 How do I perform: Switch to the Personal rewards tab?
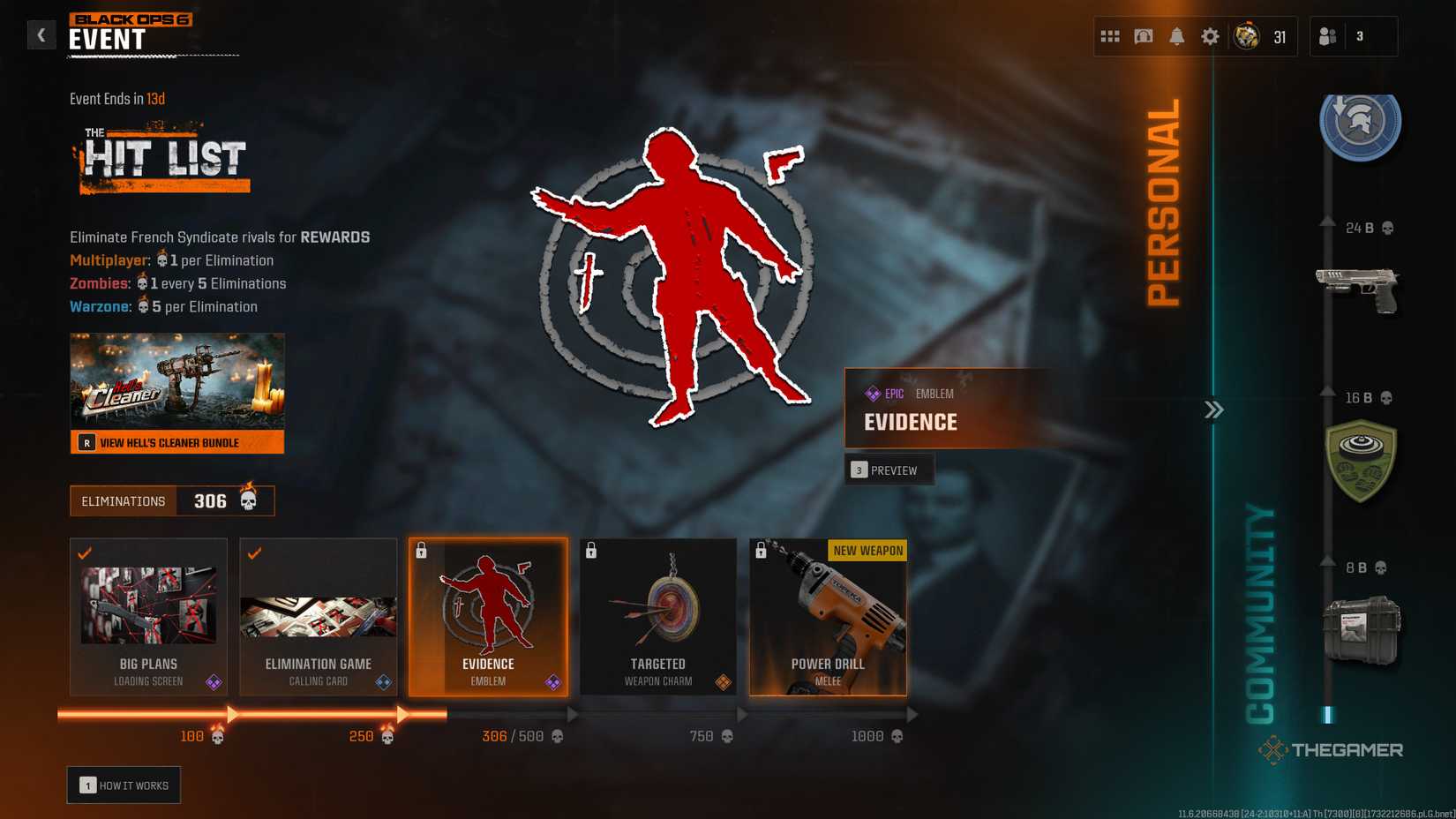pos(1167,203)
